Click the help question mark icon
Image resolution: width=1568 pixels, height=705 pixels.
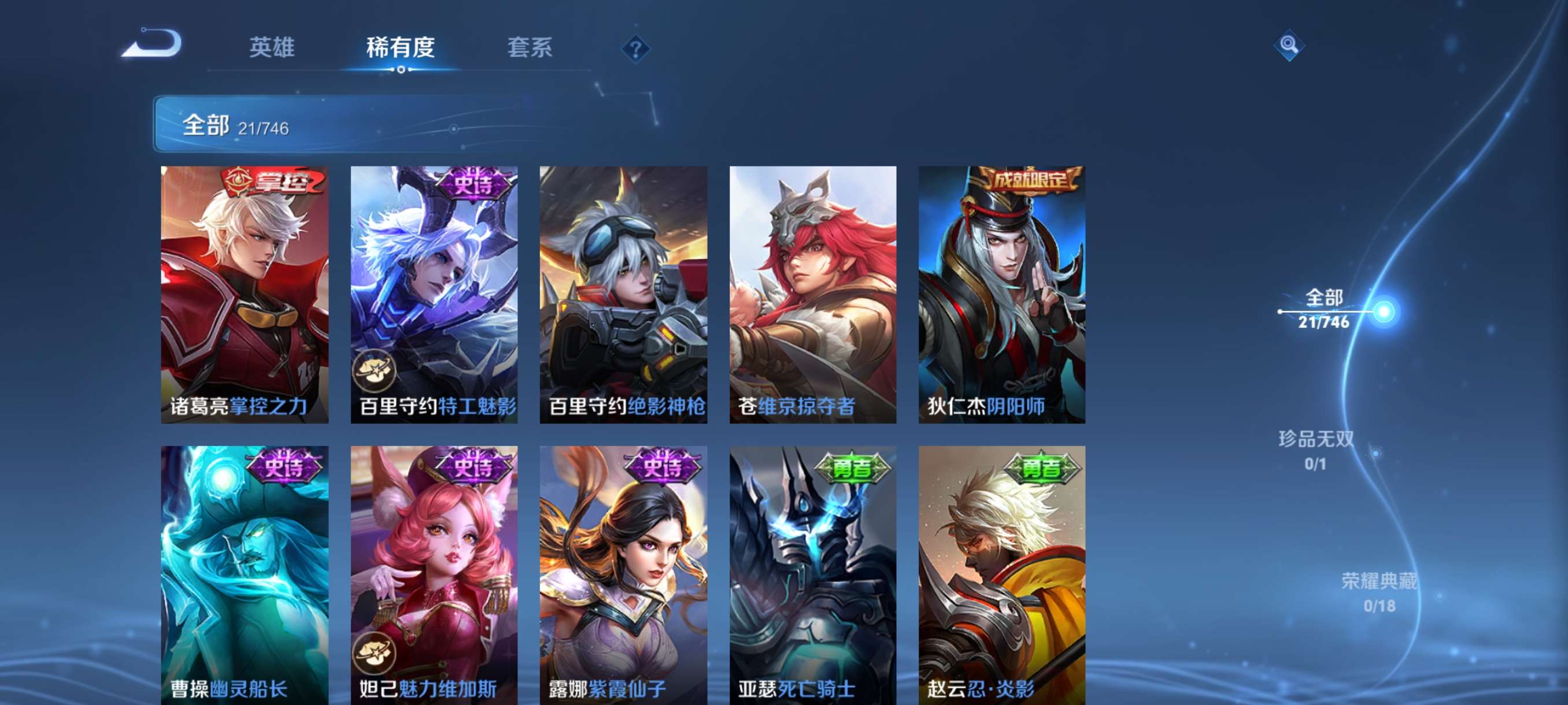pyautogui.click(x=637, y=50)
